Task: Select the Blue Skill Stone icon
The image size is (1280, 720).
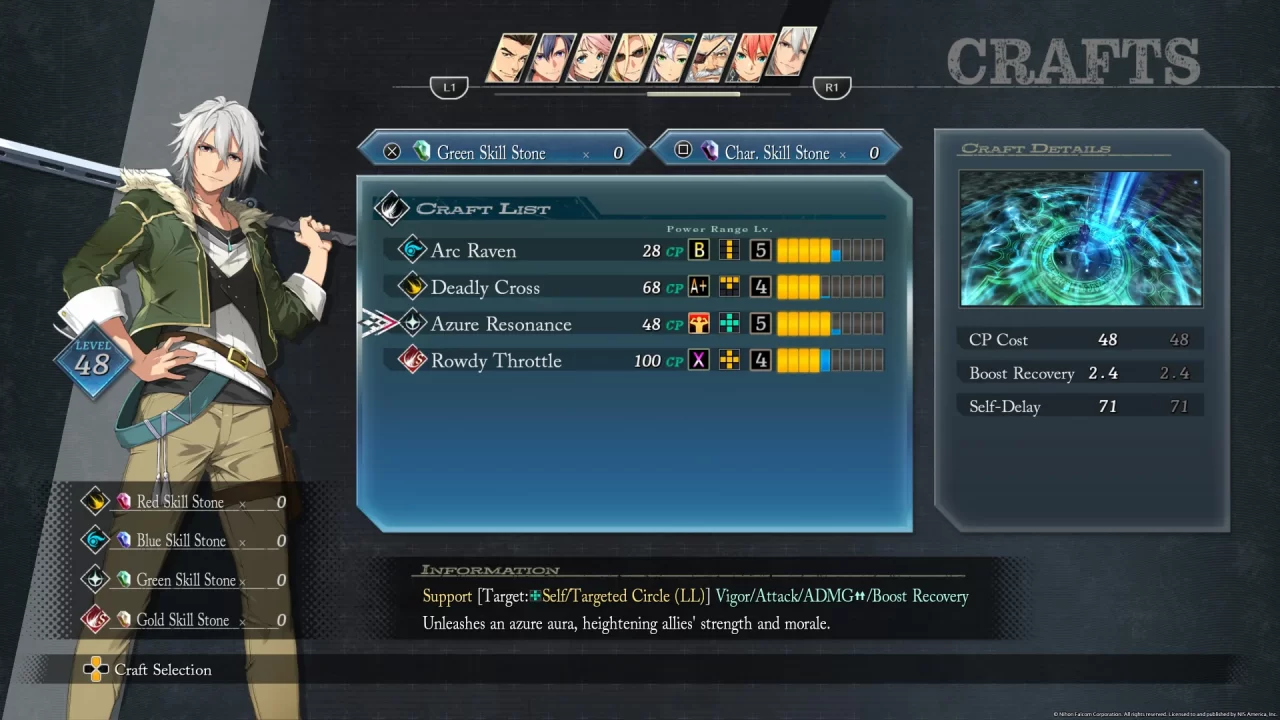Action: pyautogui.click(x=122, y=541)
